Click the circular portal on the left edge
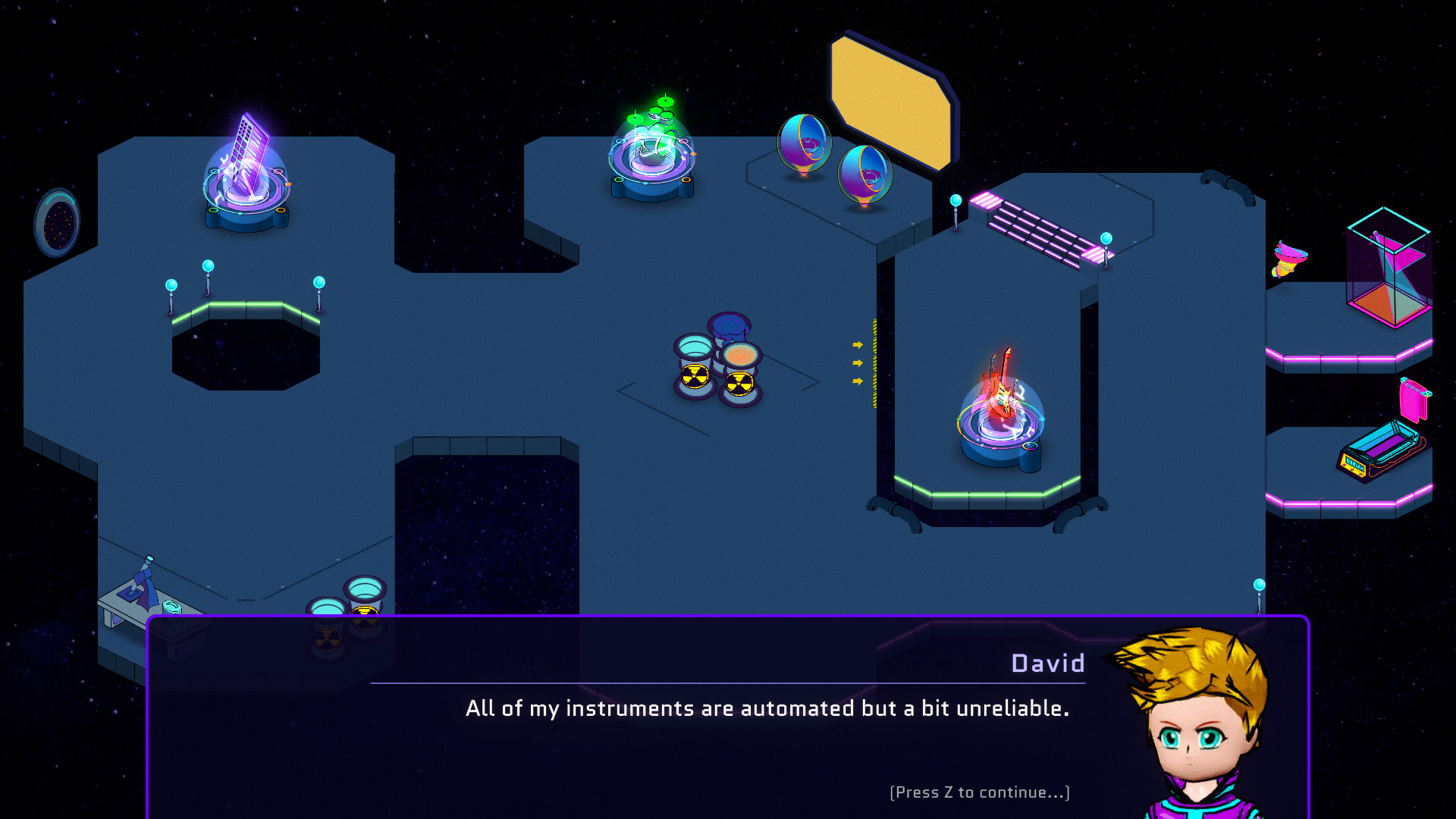Image resolution: width=1456 pixels, height=819 pixels. click(57, 220)
